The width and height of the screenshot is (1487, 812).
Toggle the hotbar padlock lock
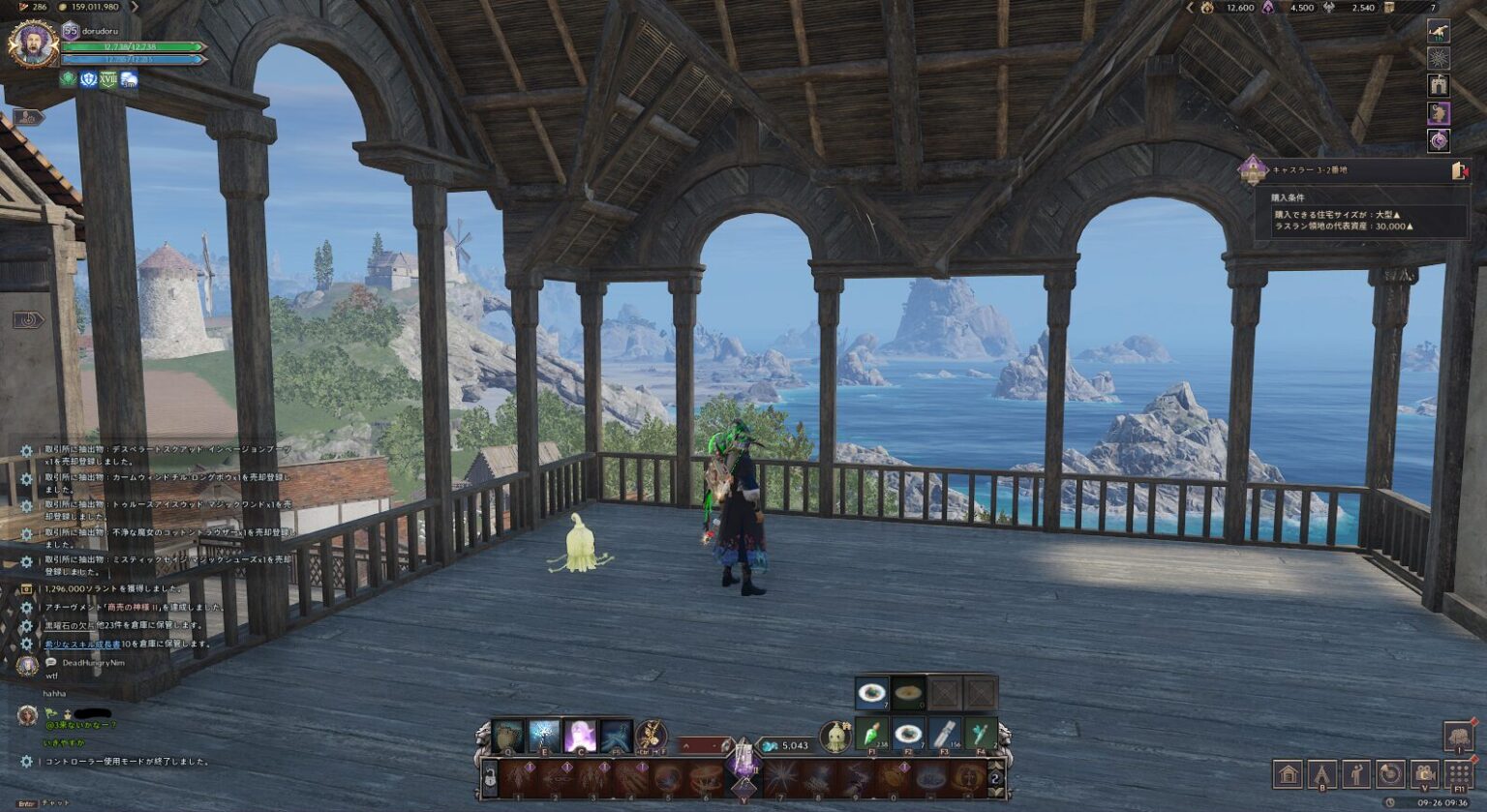coord(490,777)
